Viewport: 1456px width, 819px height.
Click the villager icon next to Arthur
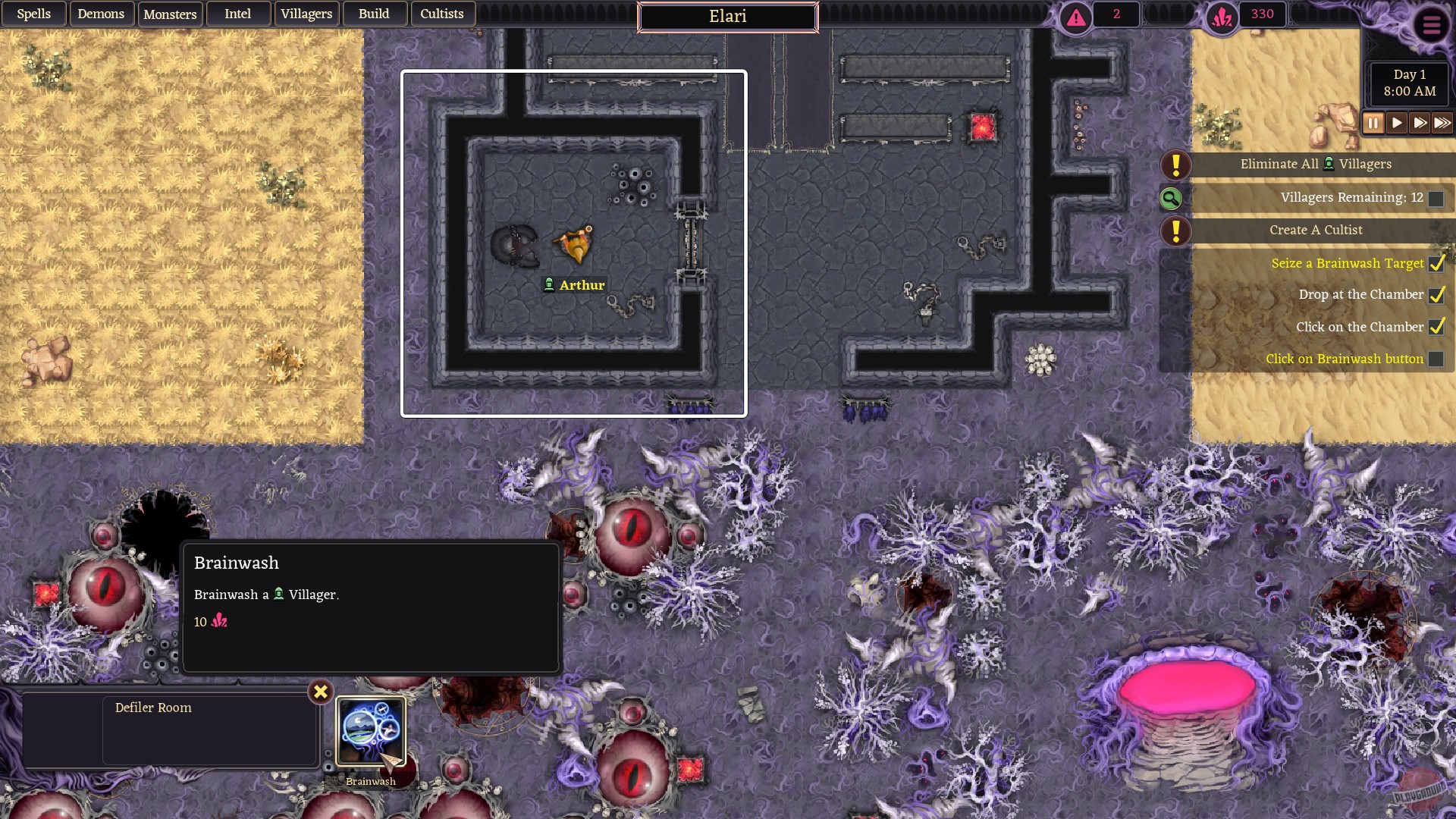549,284
